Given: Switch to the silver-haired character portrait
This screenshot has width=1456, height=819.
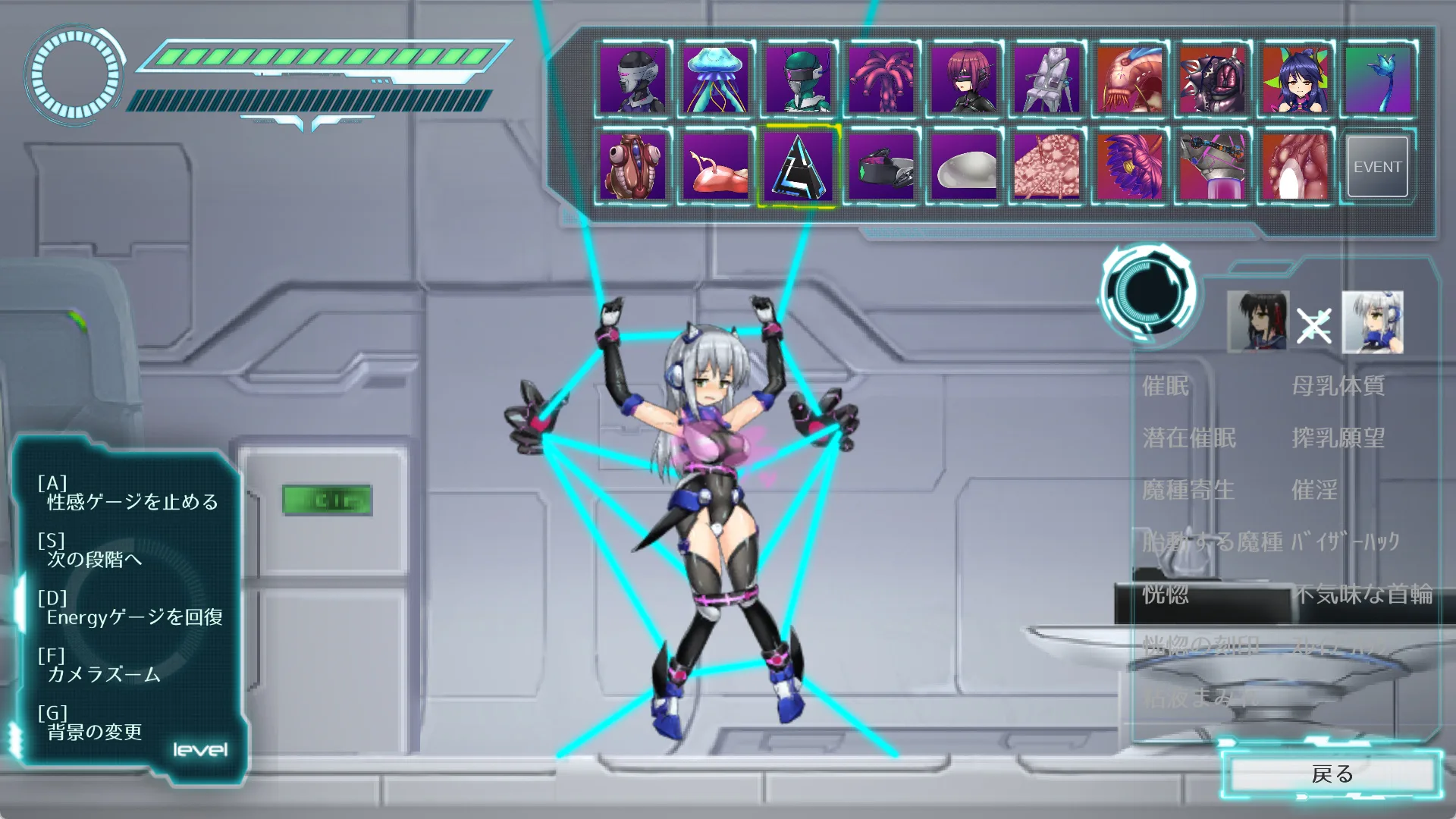Looking at the screenshot, I should click(1372, 322).
